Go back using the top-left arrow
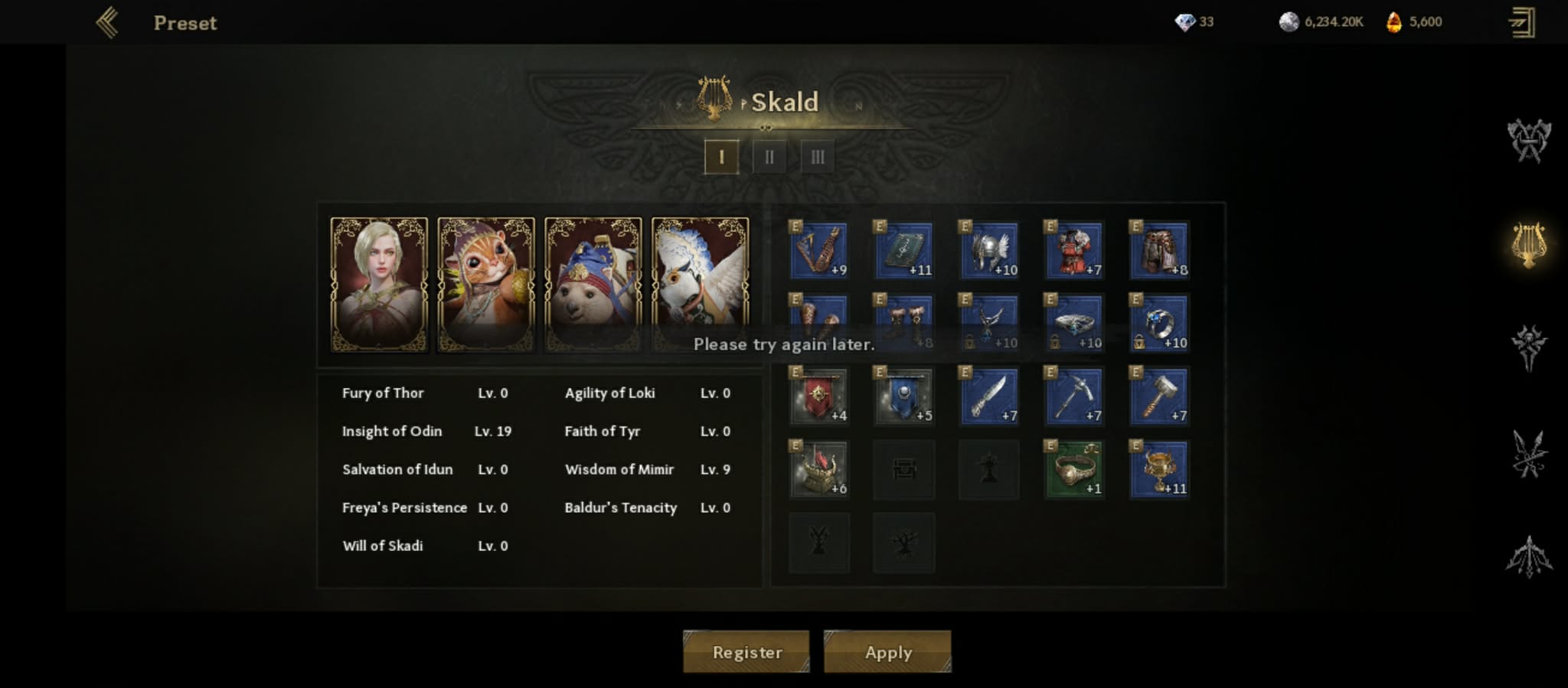1568x688 pixels. [x=108, y=23]
